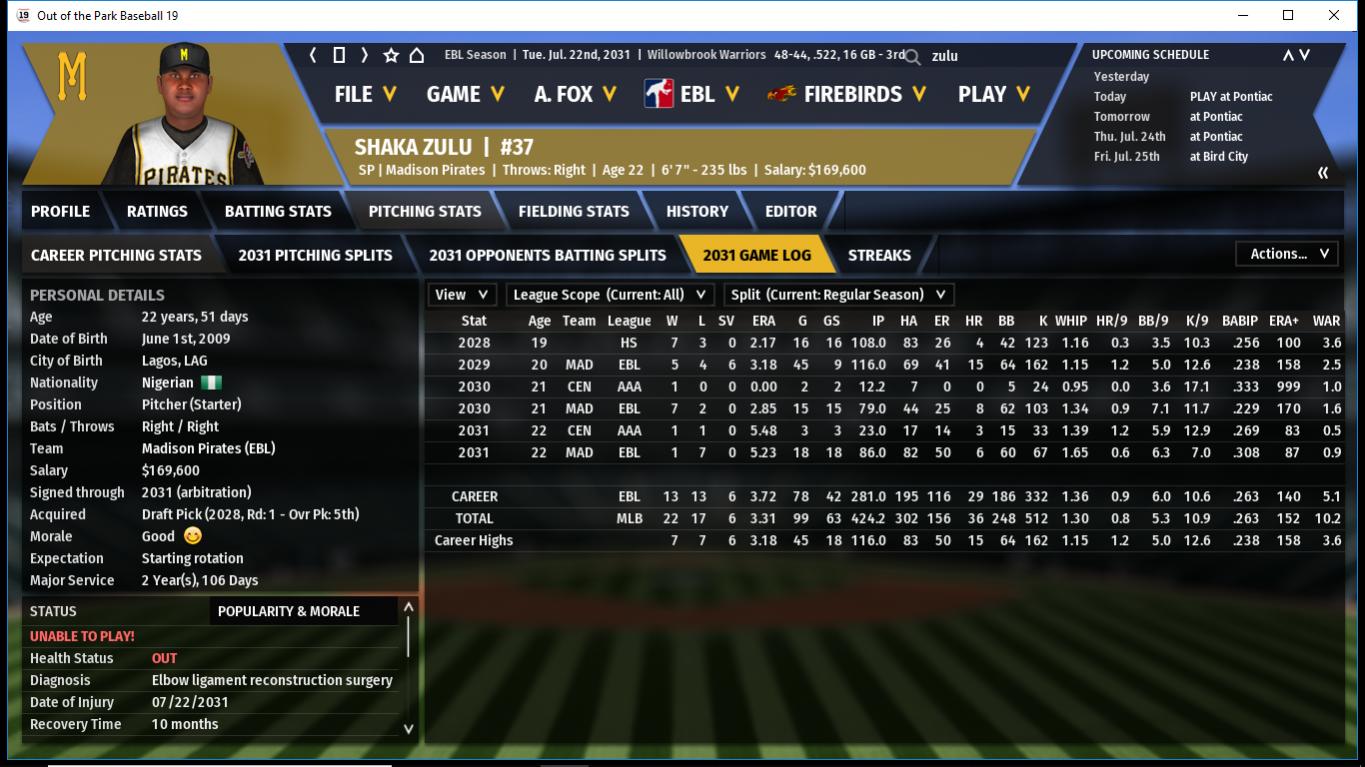1365x767 pixels.
Task: Switch to the RATINGS tab
Action: click(x=157, y=211)
